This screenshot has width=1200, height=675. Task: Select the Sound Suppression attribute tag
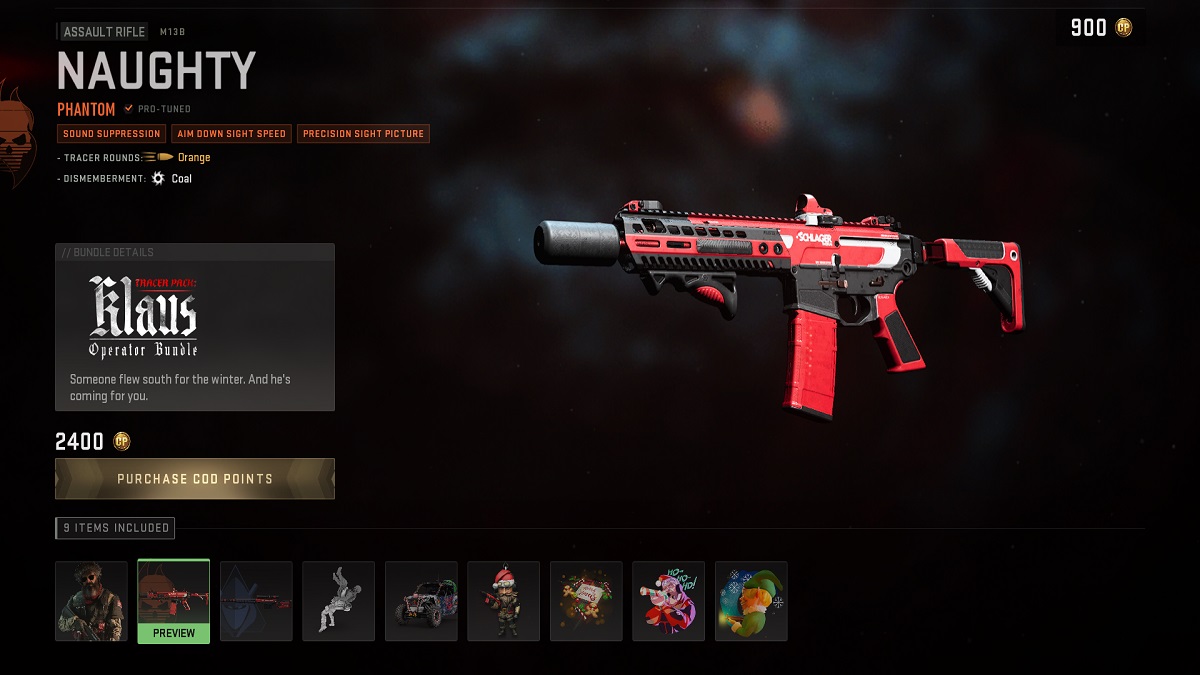(111, 134)
